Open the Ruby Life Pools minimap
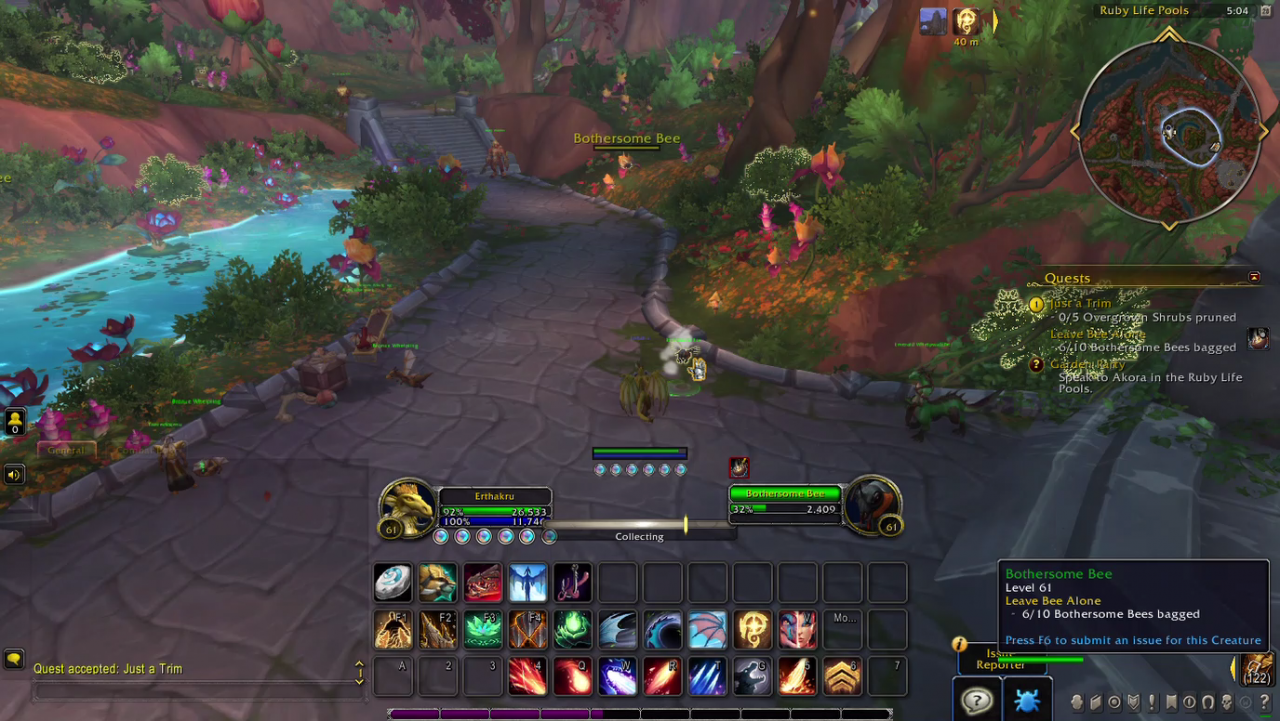1280x721 pixels. (1168, 132)
